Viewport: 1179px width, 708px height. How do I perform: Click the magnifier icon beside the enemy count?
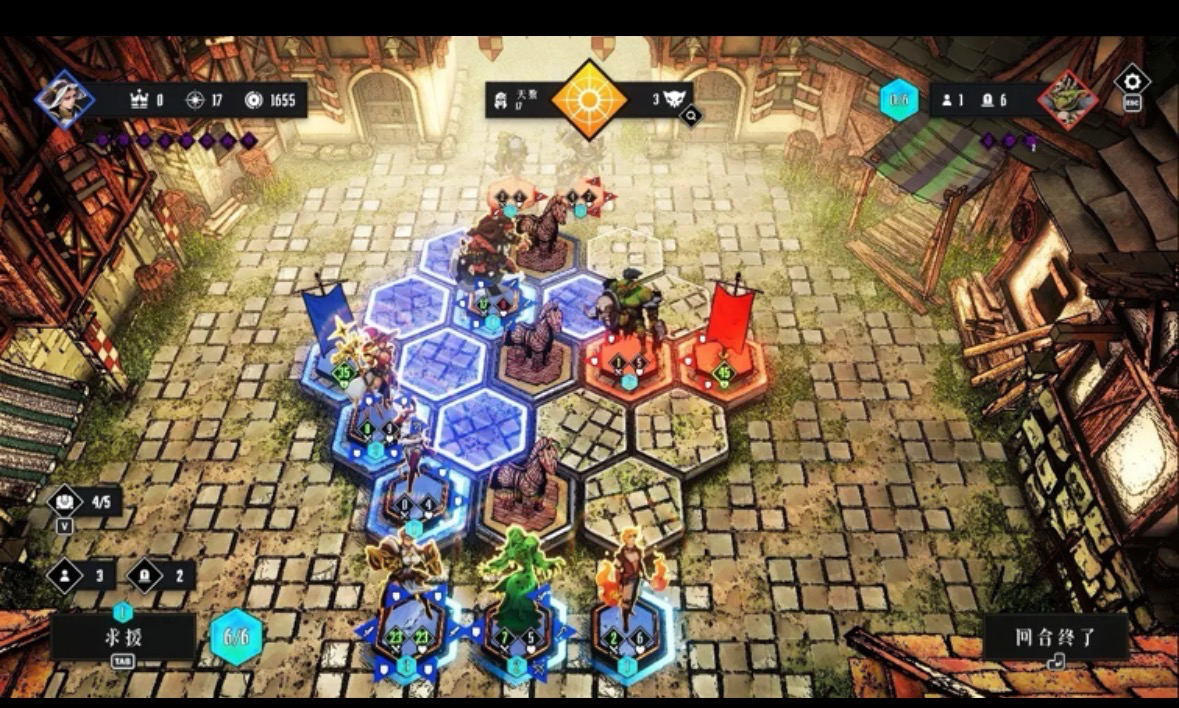pyautogui.click(x=690, y=116)
